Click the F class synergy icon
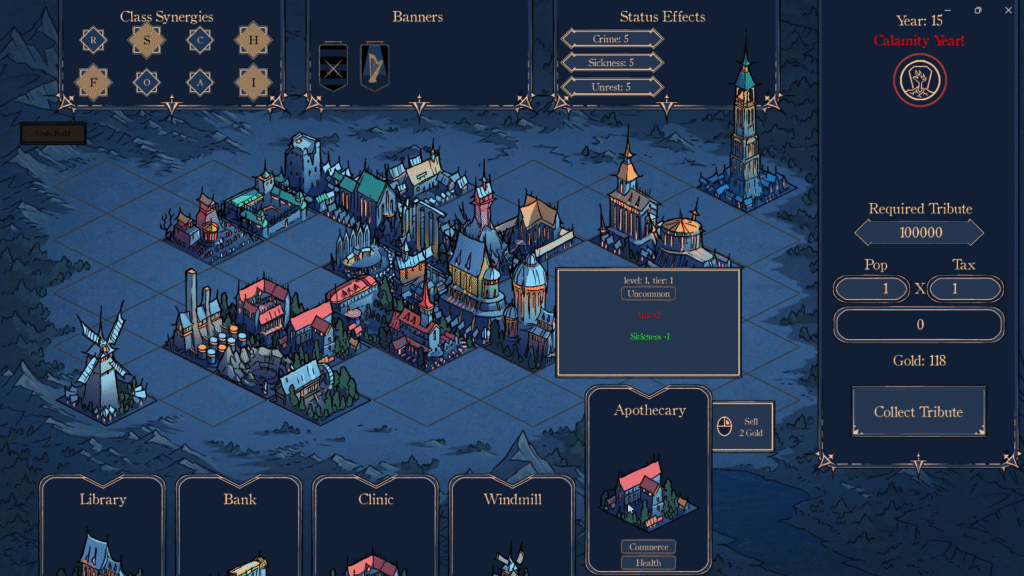Viewport: 1024px width, 576px height. (x=94, y=82)
